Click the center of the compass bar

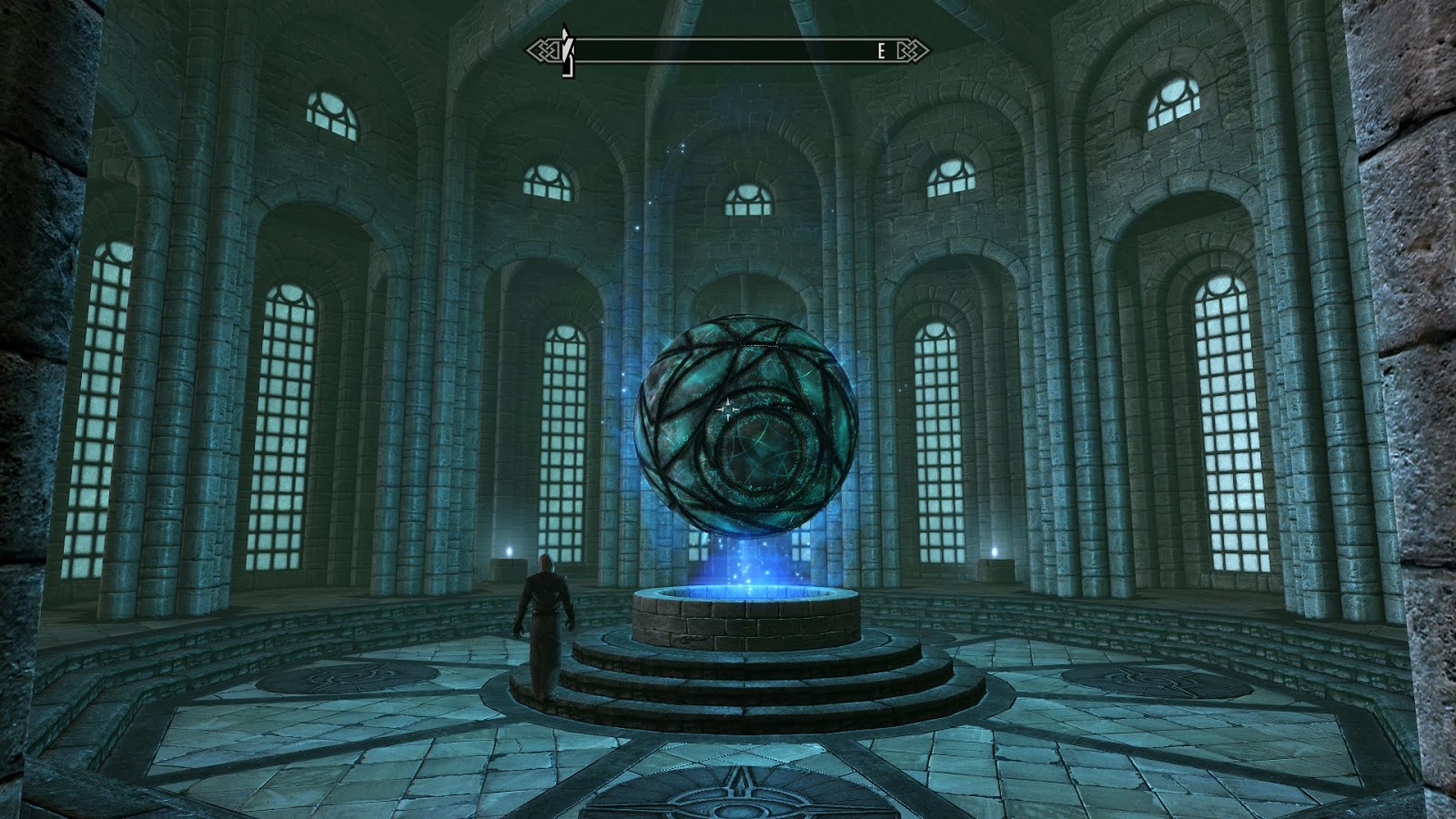click(x=728, y=50)
